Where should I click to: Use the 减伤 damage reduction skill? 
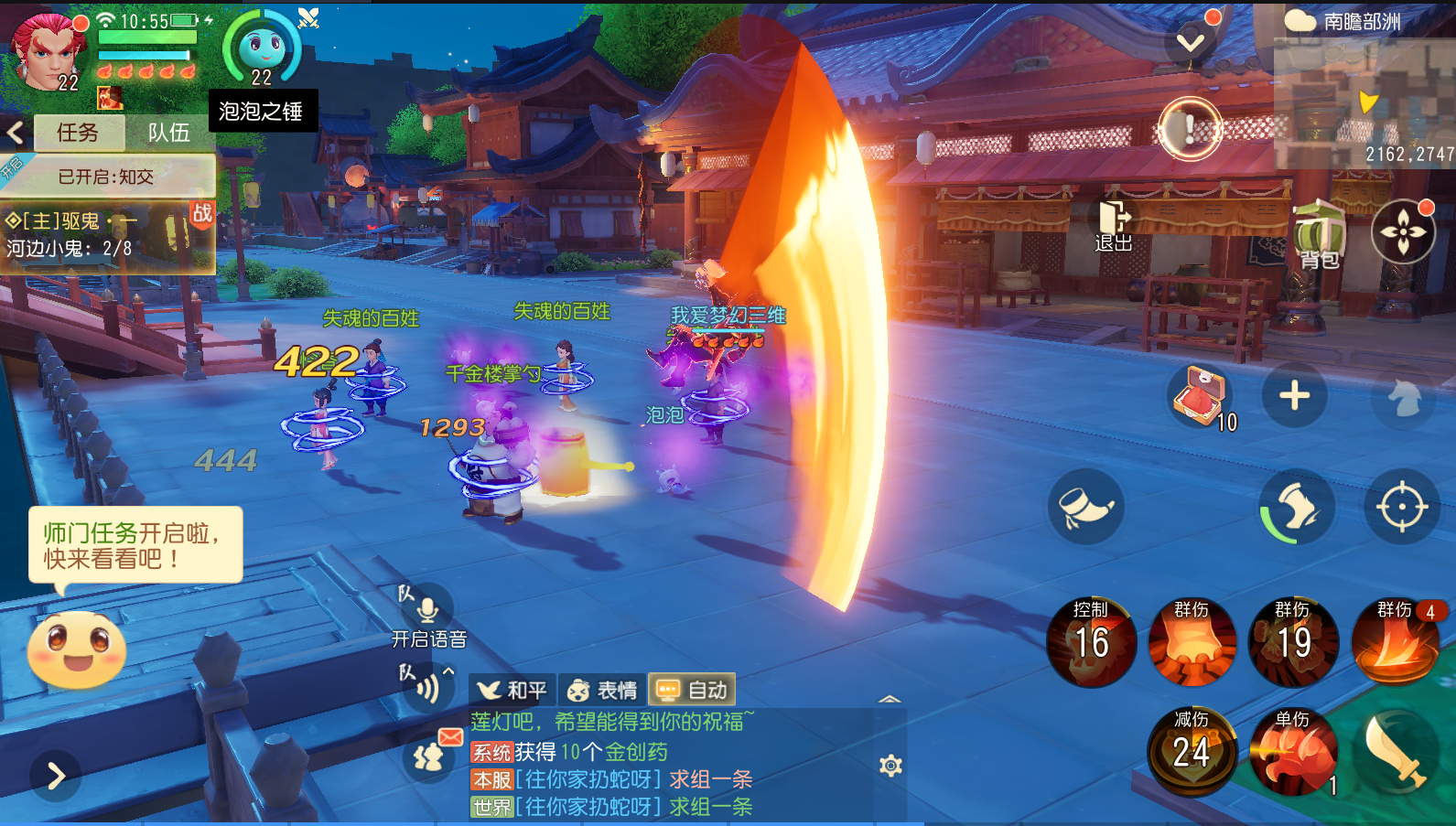click(1192, 751)
